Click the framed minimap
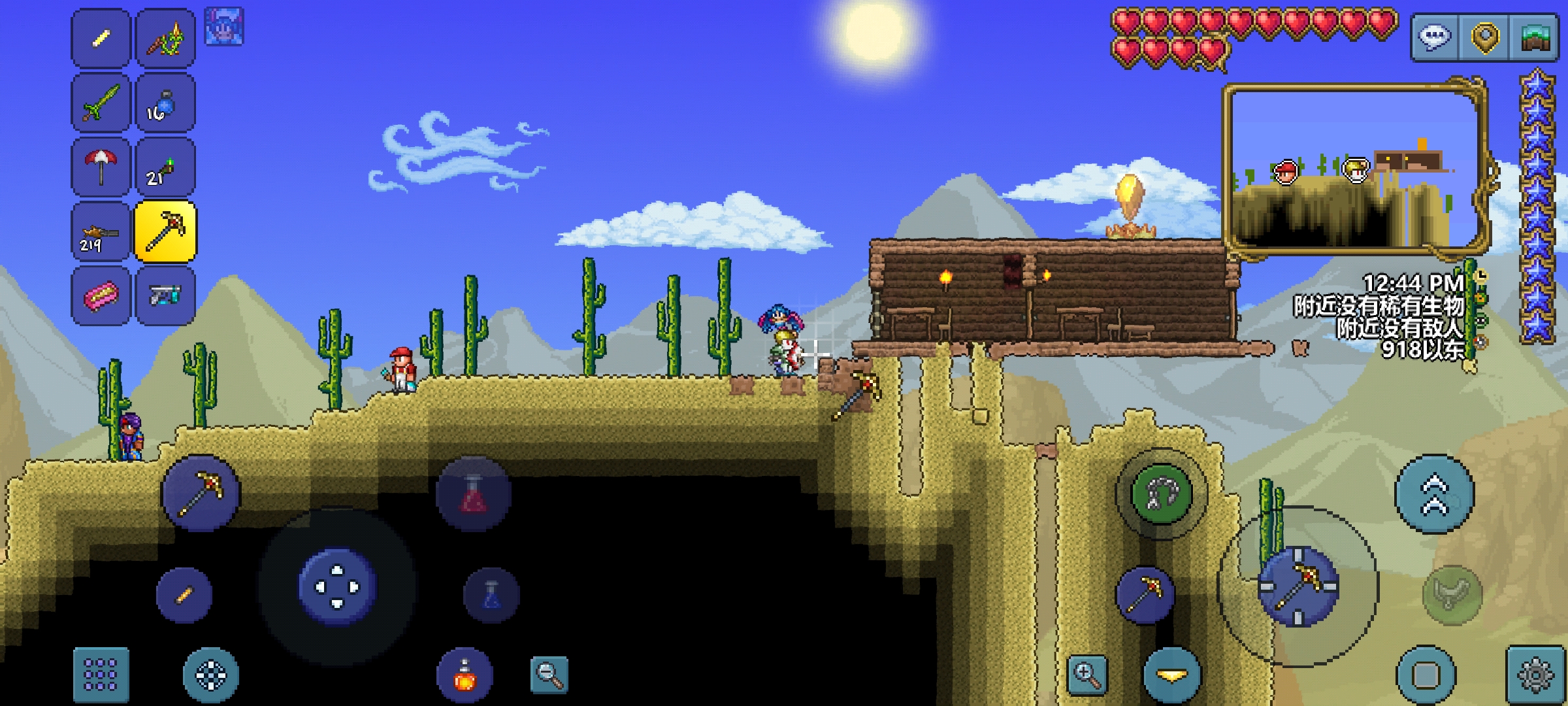The image size is (1568, 706). pos(1354,169)
